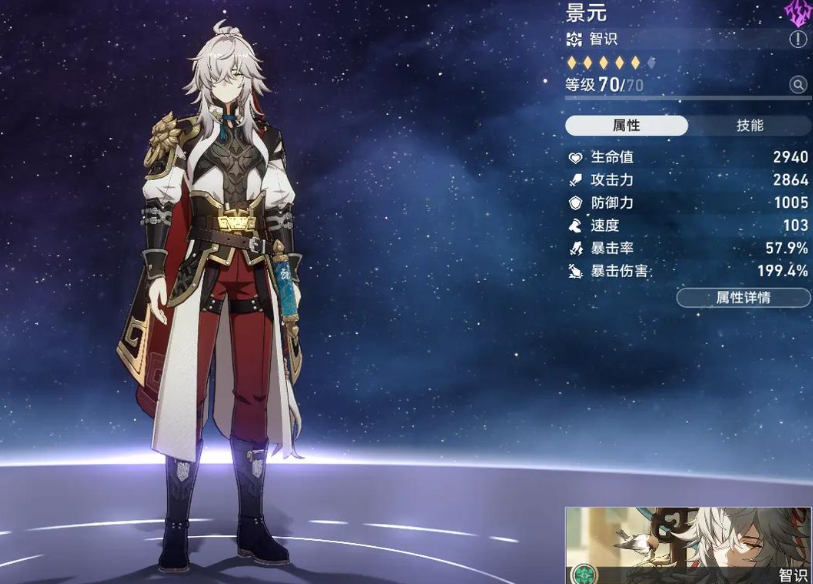
Task: Open the magnifier icon next to level
Action: click(x=798, y=85)
